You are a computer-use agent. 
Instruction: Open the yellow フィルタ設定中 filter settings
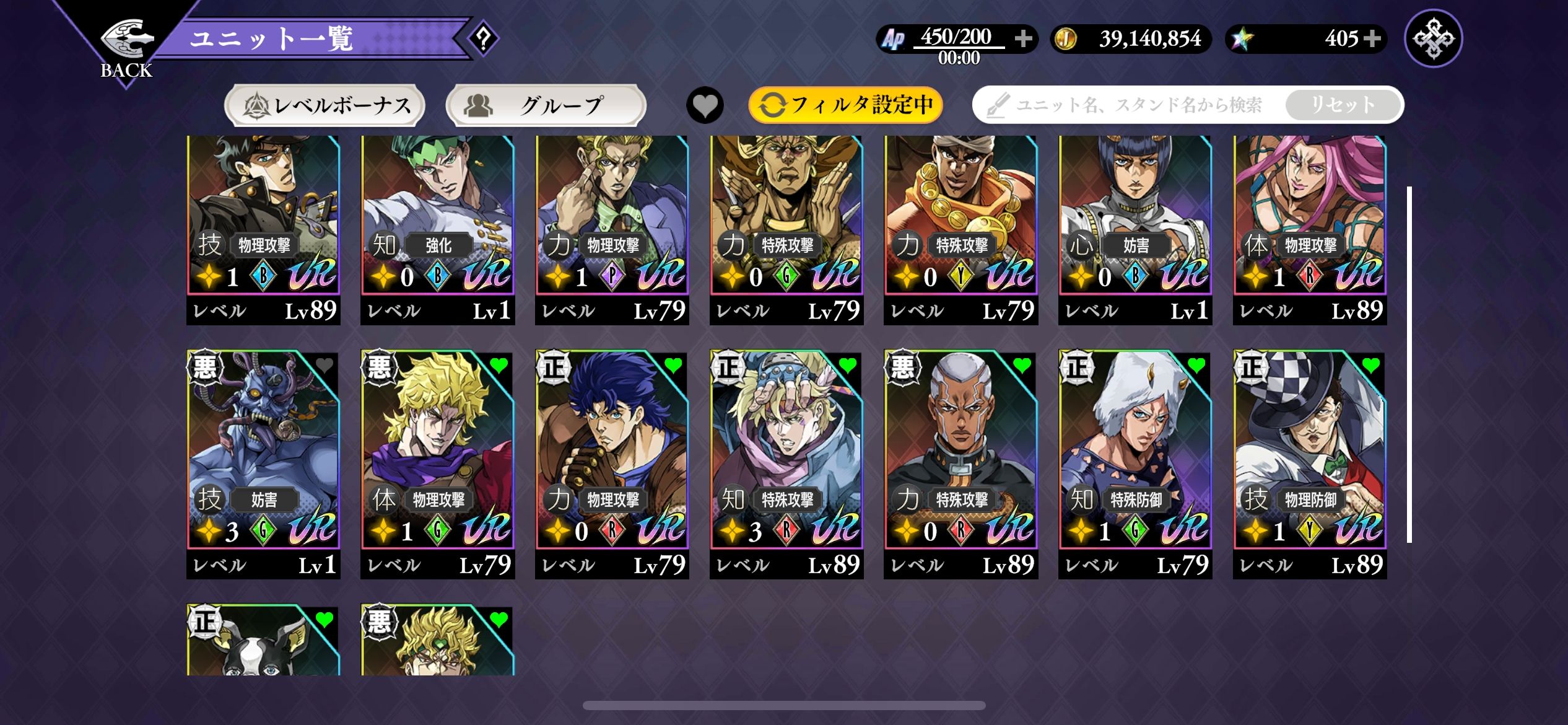845,105
